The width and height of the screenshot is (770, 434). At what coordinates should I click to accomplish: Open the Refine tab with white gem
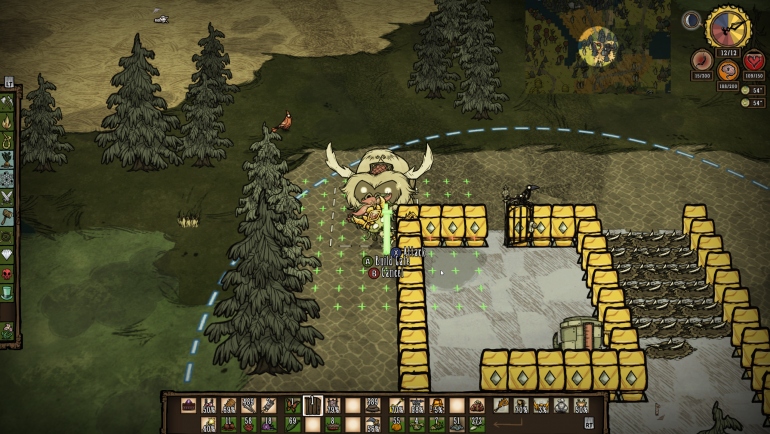[x=8, y=236]
